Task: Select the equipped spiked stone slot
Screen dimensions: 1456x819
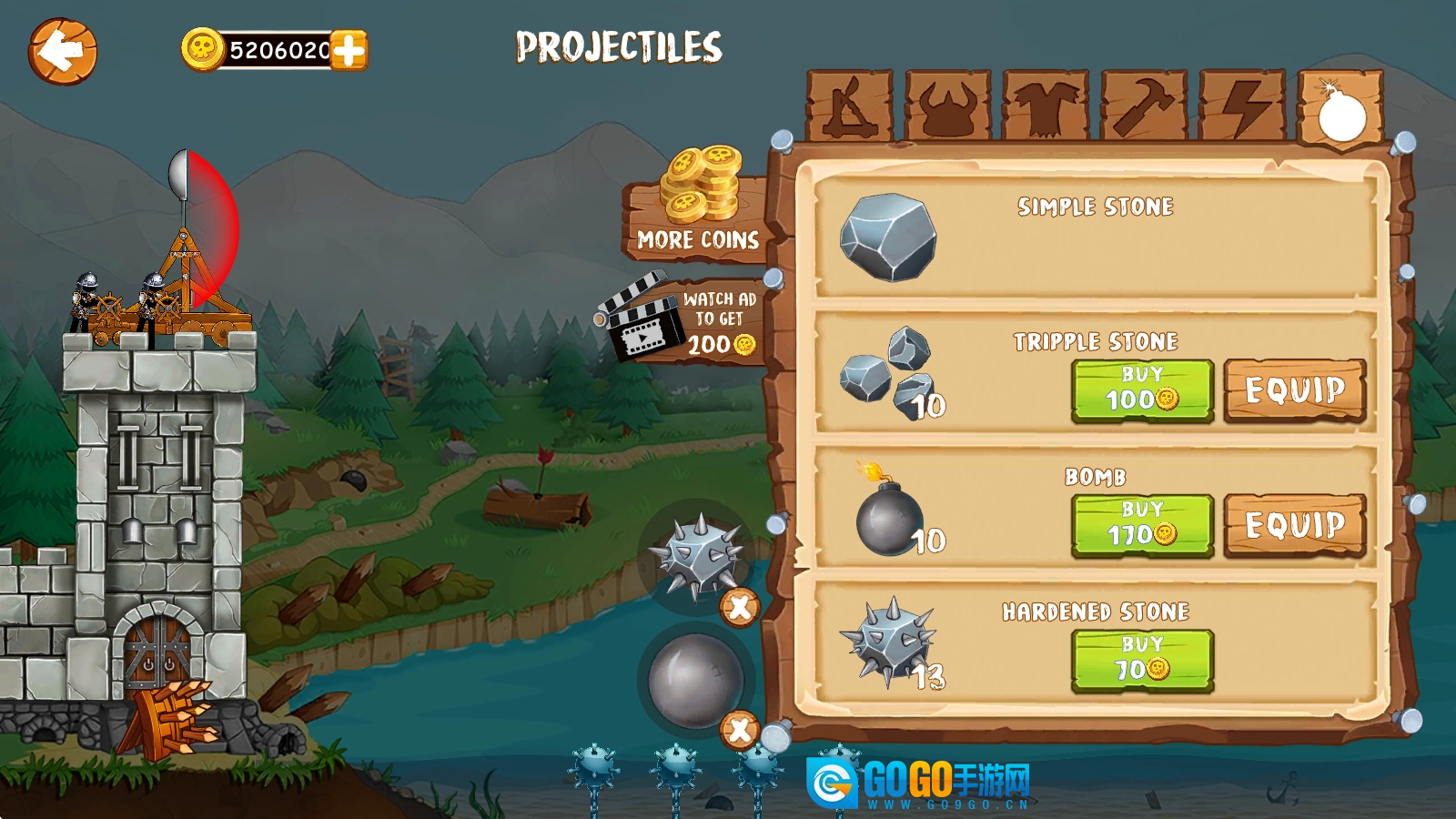Action: (x=695, y=555)
